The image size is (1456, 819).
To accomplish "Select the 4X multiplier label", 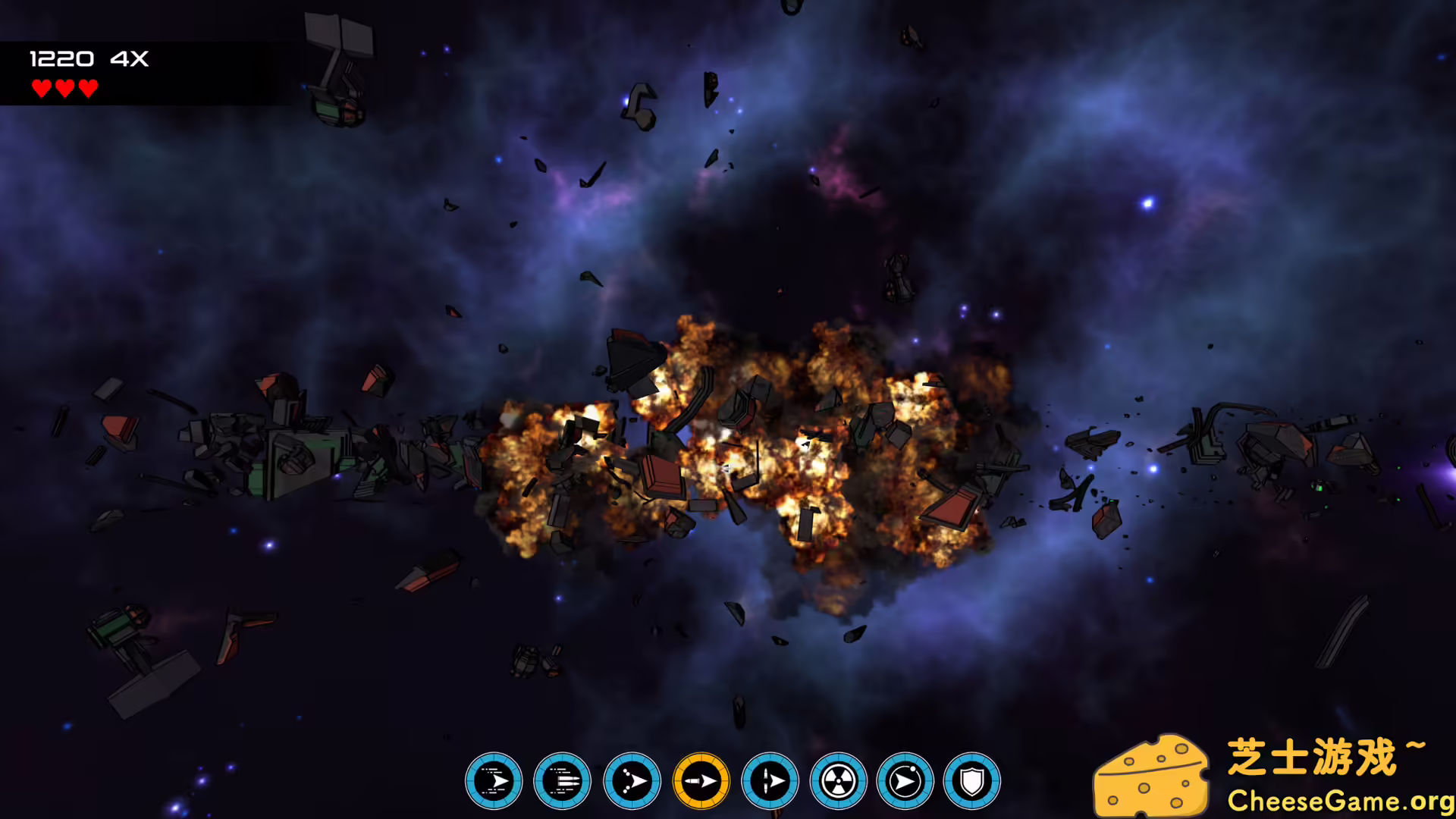I will [129, 58].
